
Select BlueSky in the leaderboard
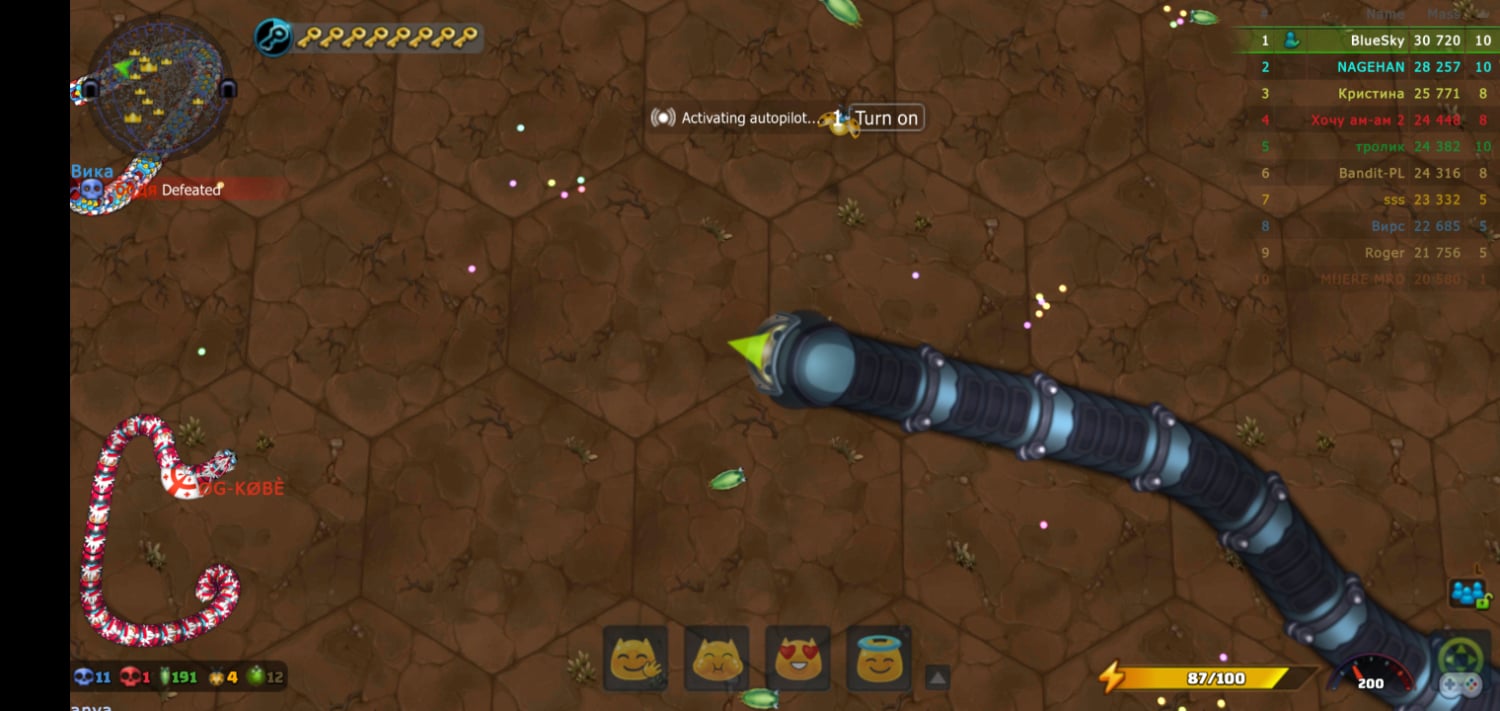1376,41
